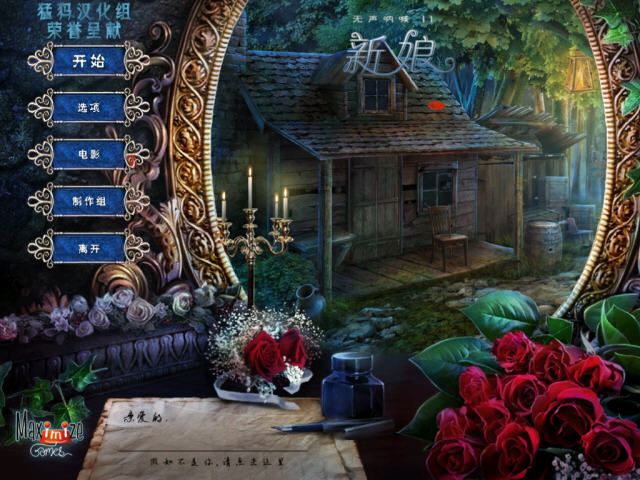Show the 制作组 credits screen
The image size is (640, 480).
click(x=88, y=201)
